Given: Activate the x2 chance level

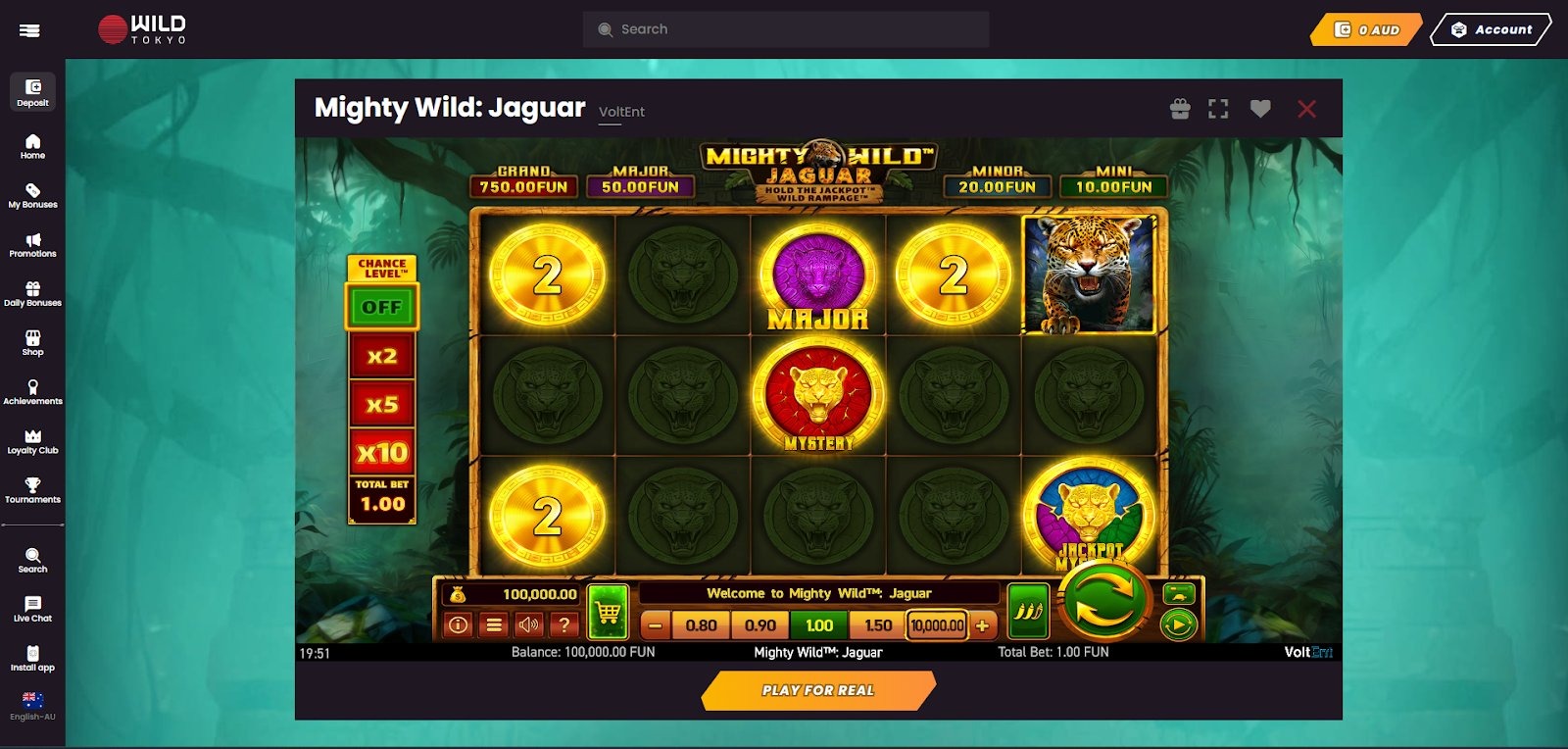Looking at the screenshot, I should (x=382, y=356).
